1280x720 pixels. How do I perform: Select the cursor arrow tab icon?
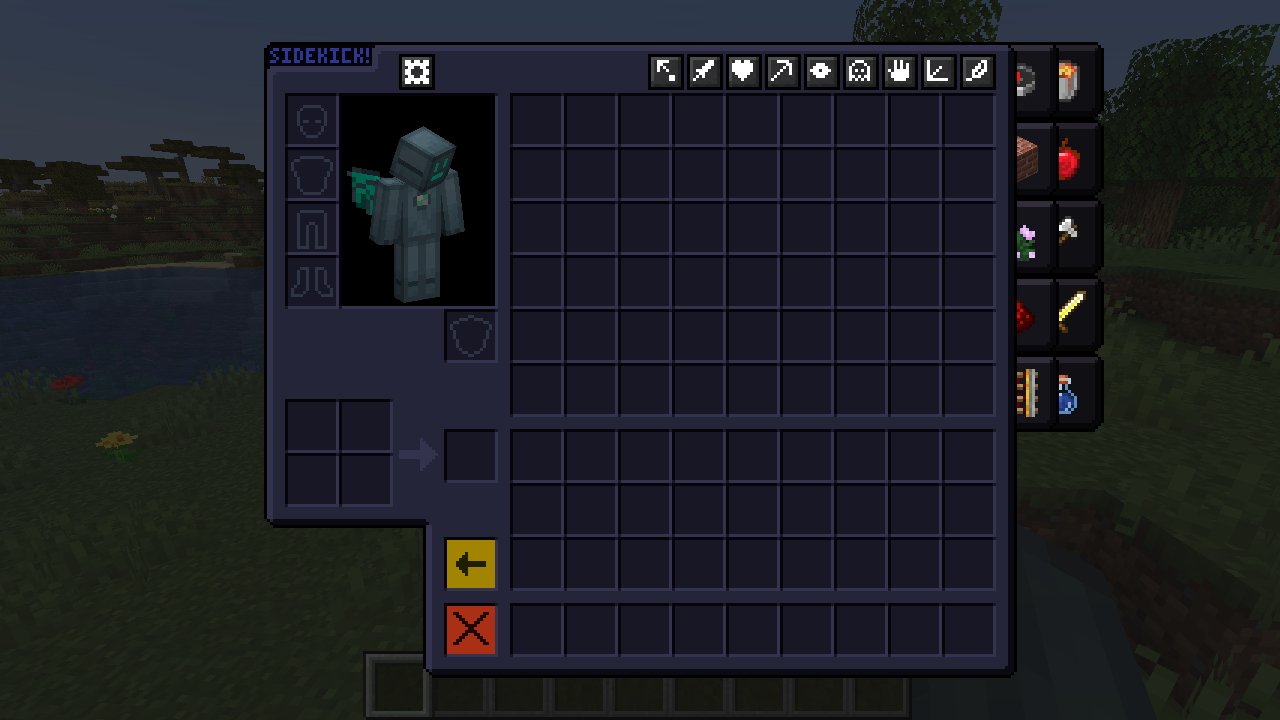coord(665,71)
